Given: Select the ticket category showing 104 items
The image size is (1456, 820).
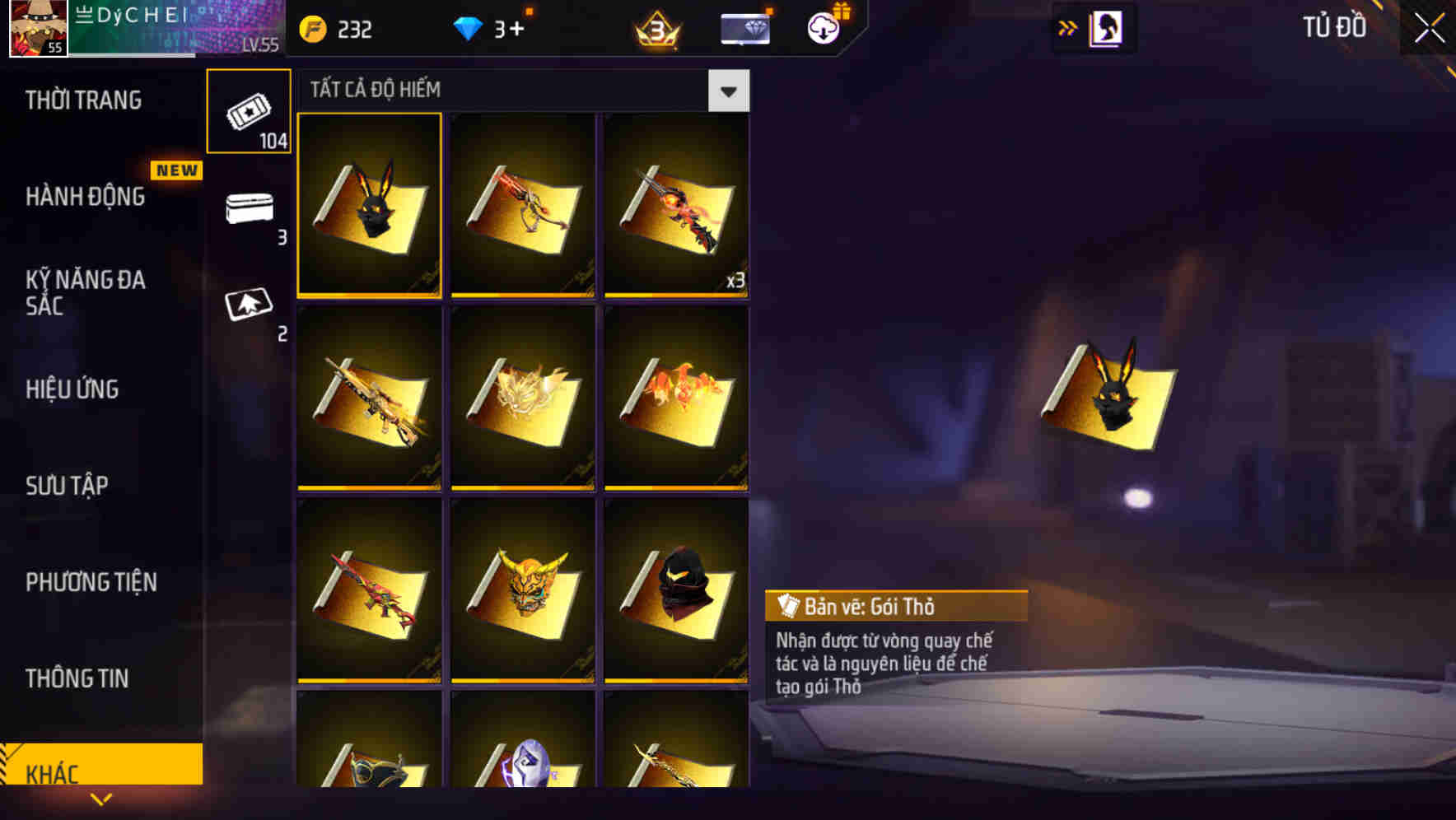Looking at the screenshot, I should tap(249, 111).
